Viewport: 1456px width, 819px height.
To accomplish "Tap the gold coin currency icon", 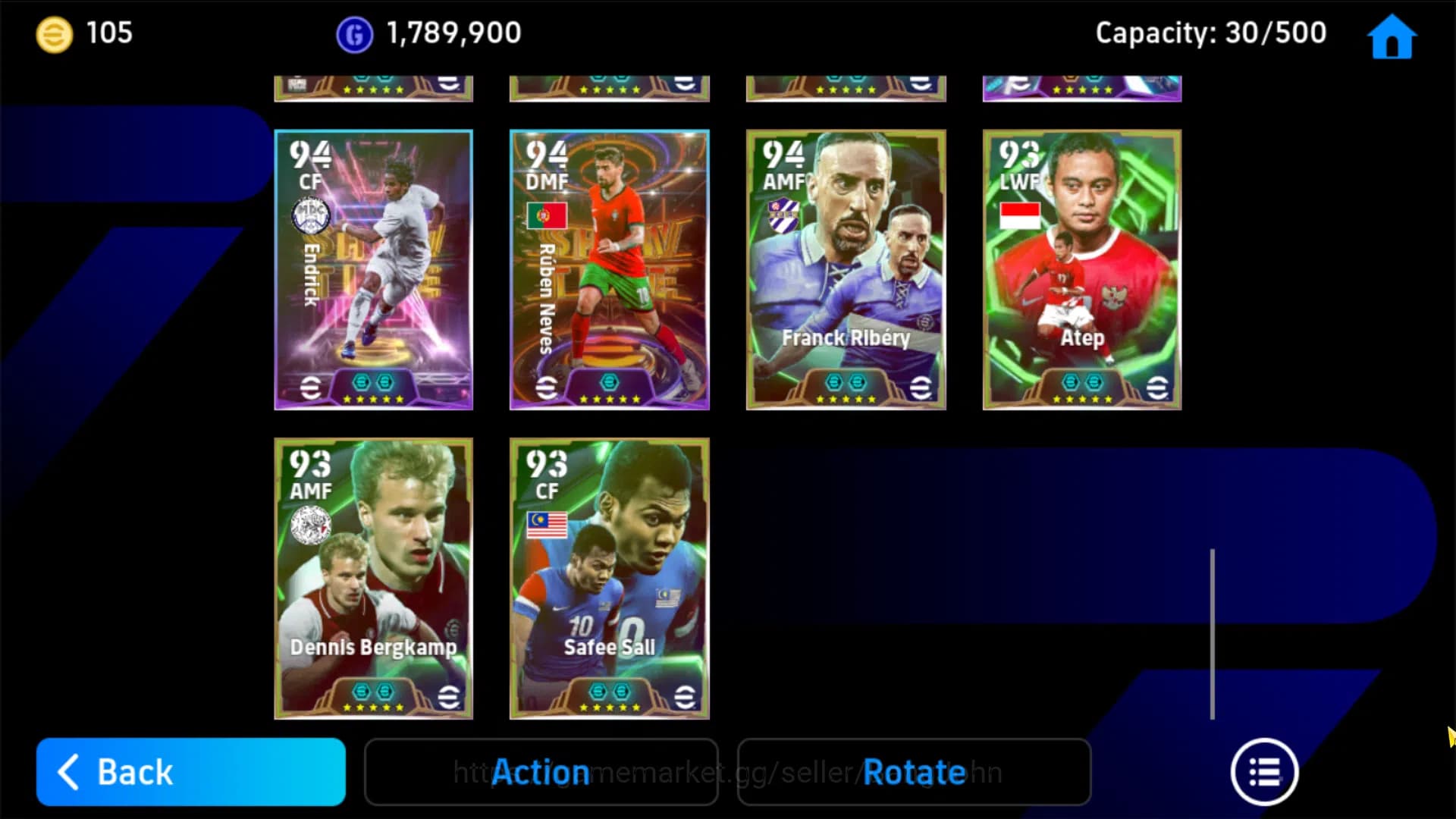I will coord(53,33).
